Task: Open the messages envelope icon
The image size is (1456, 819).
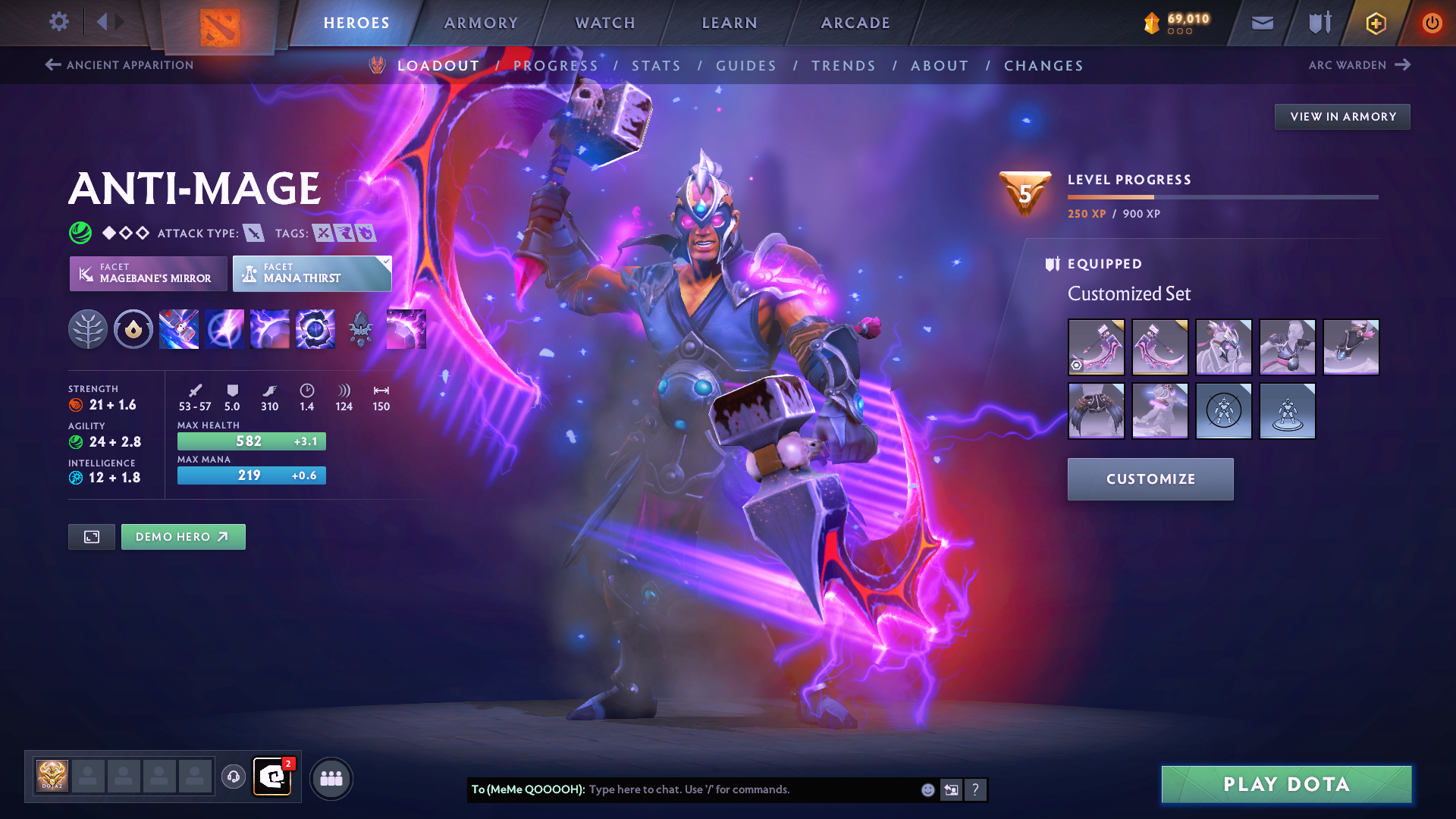Action: 1261,23
